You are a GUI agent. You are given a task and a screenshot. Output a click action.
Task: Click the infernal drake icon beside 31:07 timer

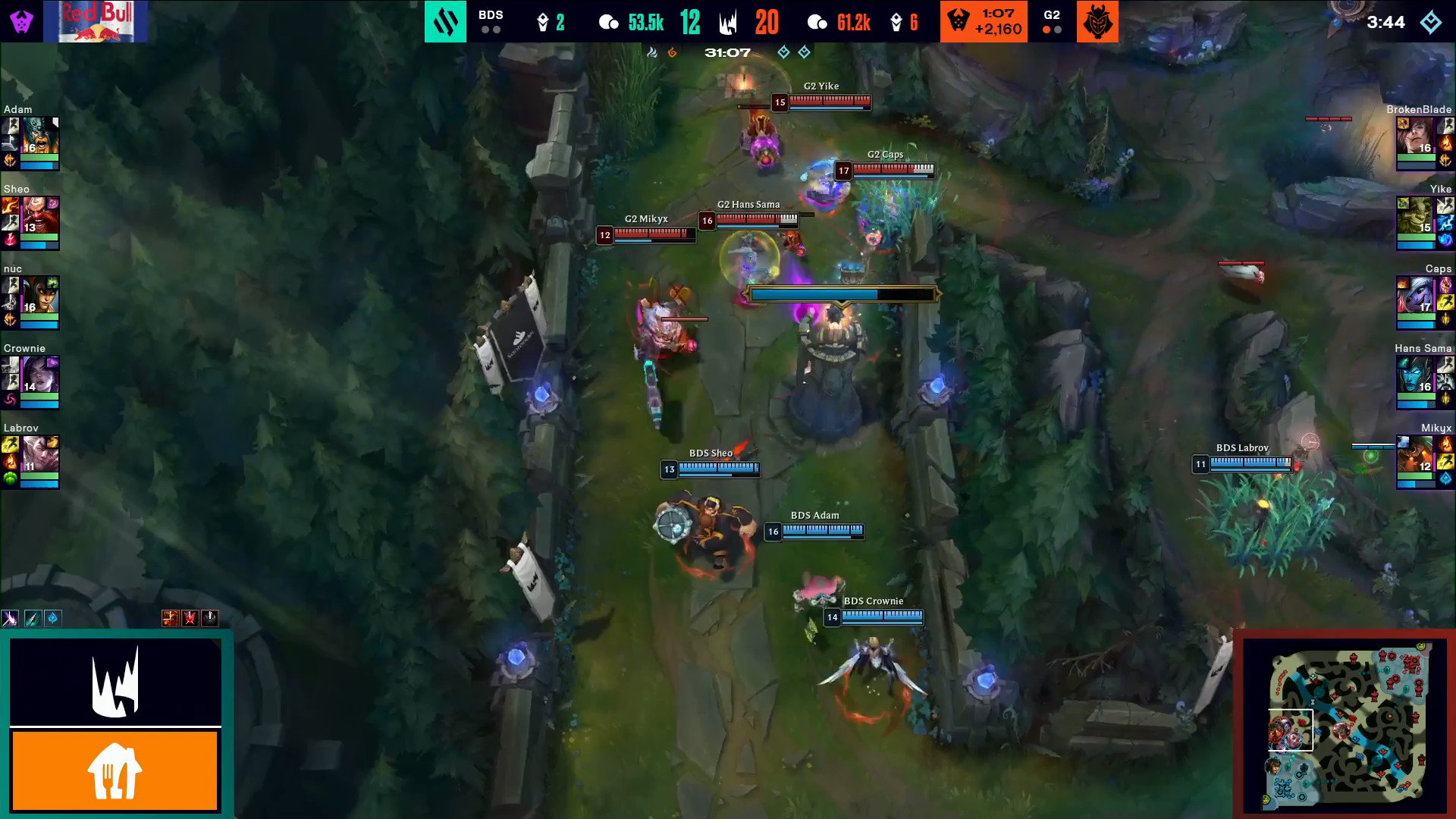point(672,52)
